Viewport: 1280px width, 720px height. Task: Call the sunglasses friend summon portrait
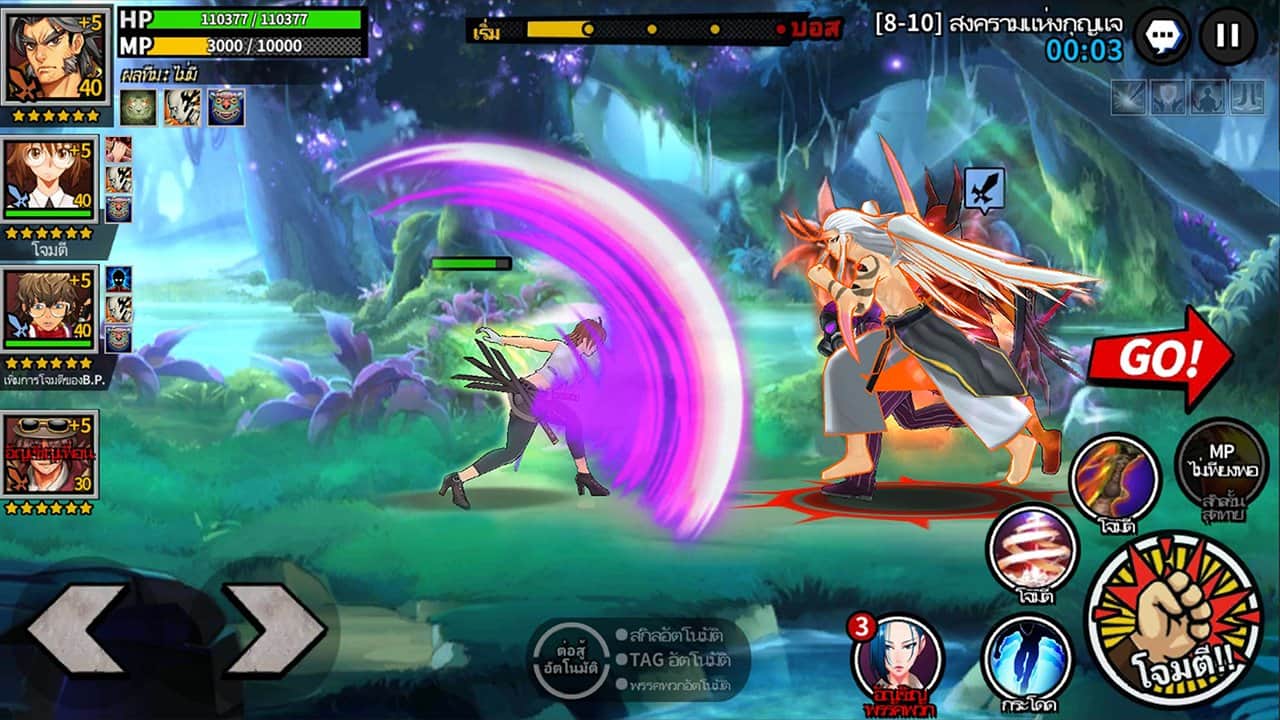point(50,455)
